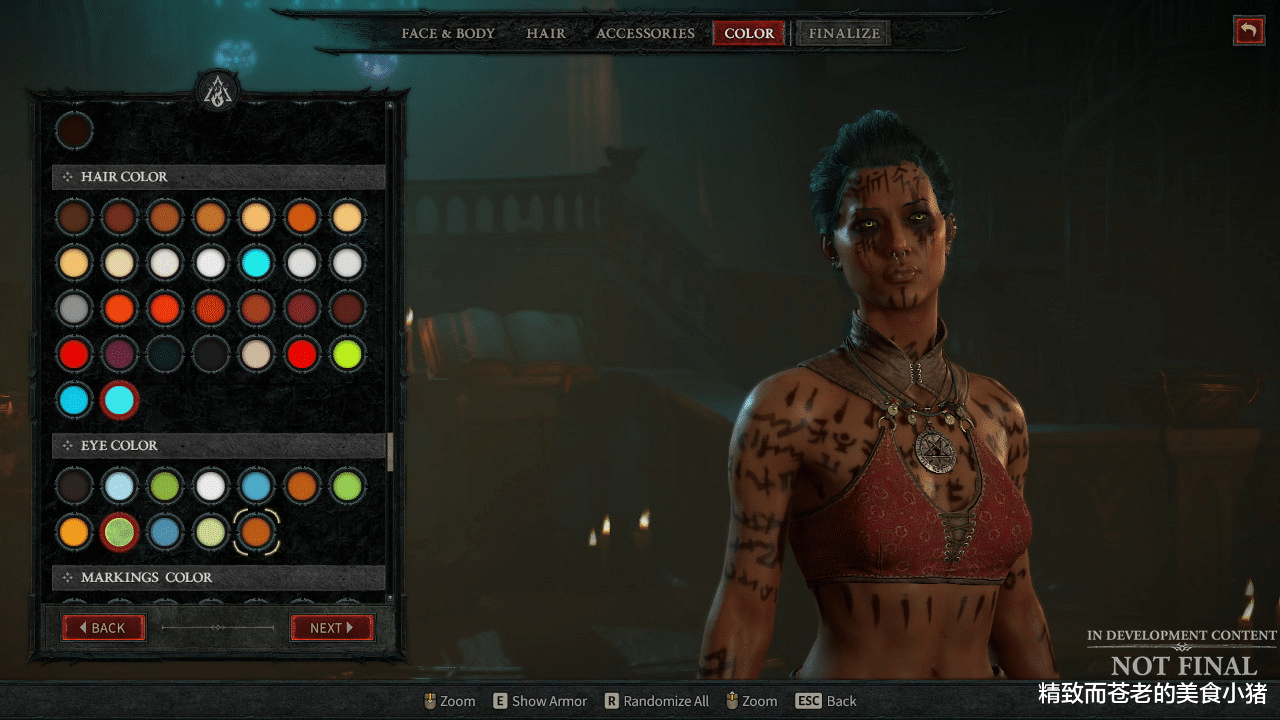Select the Color tab
Image resolution: width=1280 pixels, height=720 pixels.
[749, 33]
